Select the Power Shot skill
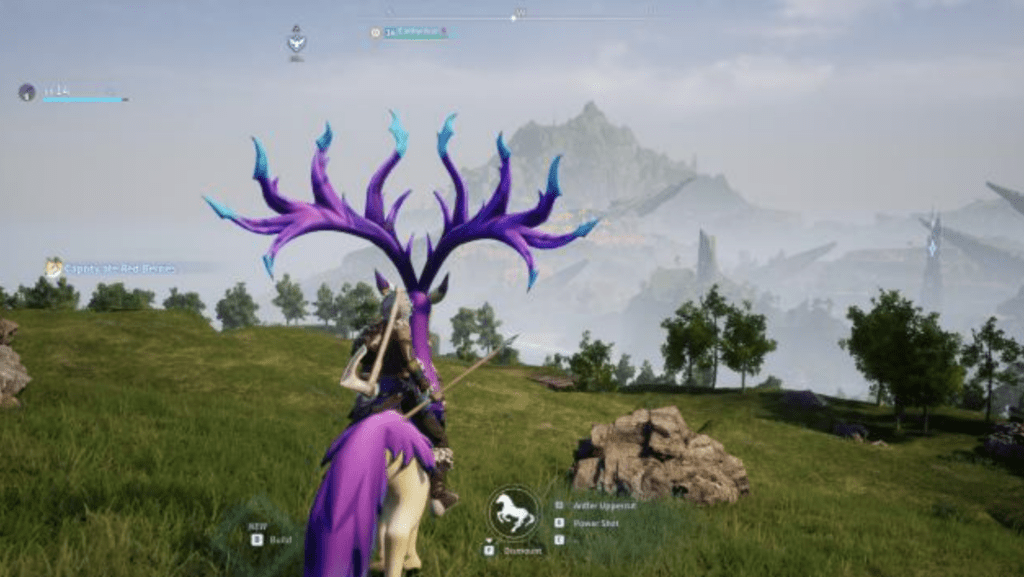The height and width of the screenshot is (577, 1024). pyautogui.click(x=595, y=522)
